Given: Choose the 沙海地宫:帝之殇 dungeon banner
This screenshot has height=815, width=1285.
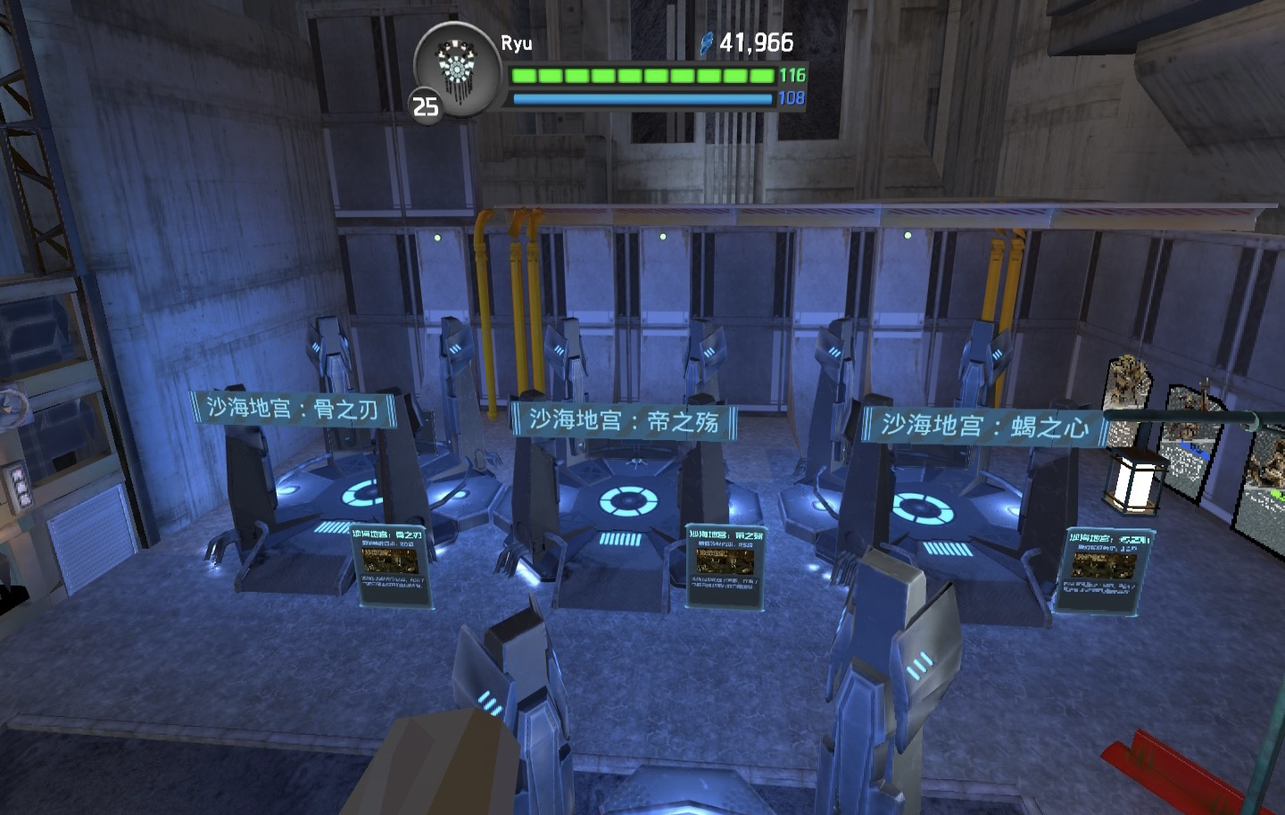Looking at the screenshot, I should [624, 421].
